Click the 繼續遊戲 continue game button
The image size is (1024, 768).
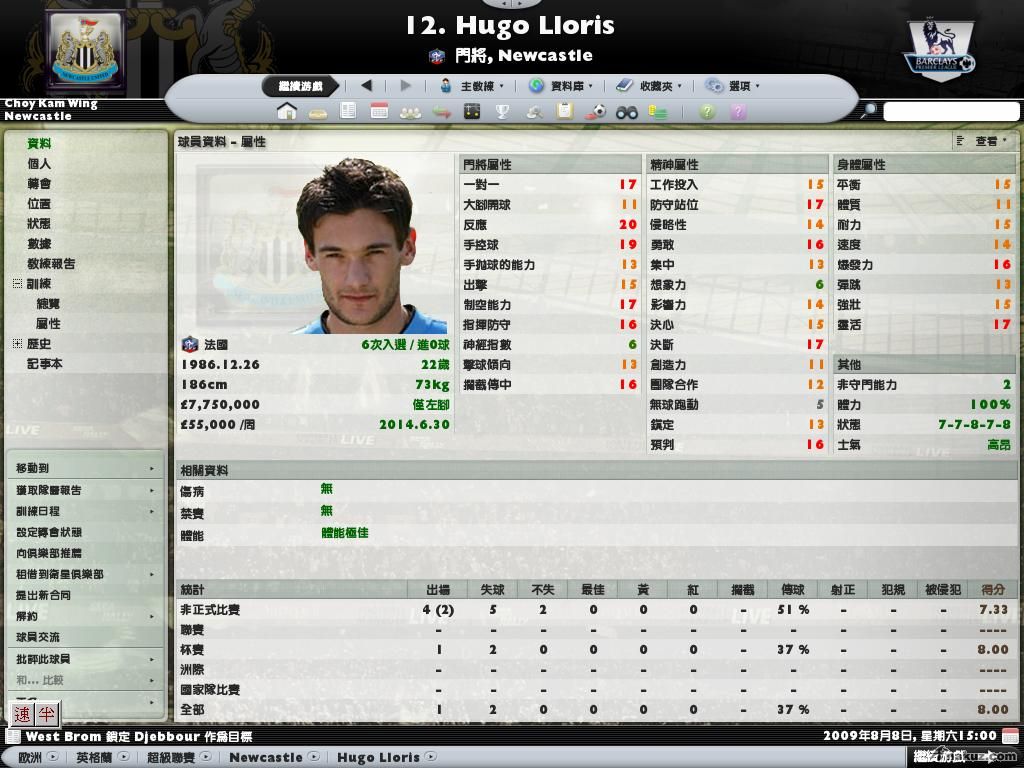point(301,86)
